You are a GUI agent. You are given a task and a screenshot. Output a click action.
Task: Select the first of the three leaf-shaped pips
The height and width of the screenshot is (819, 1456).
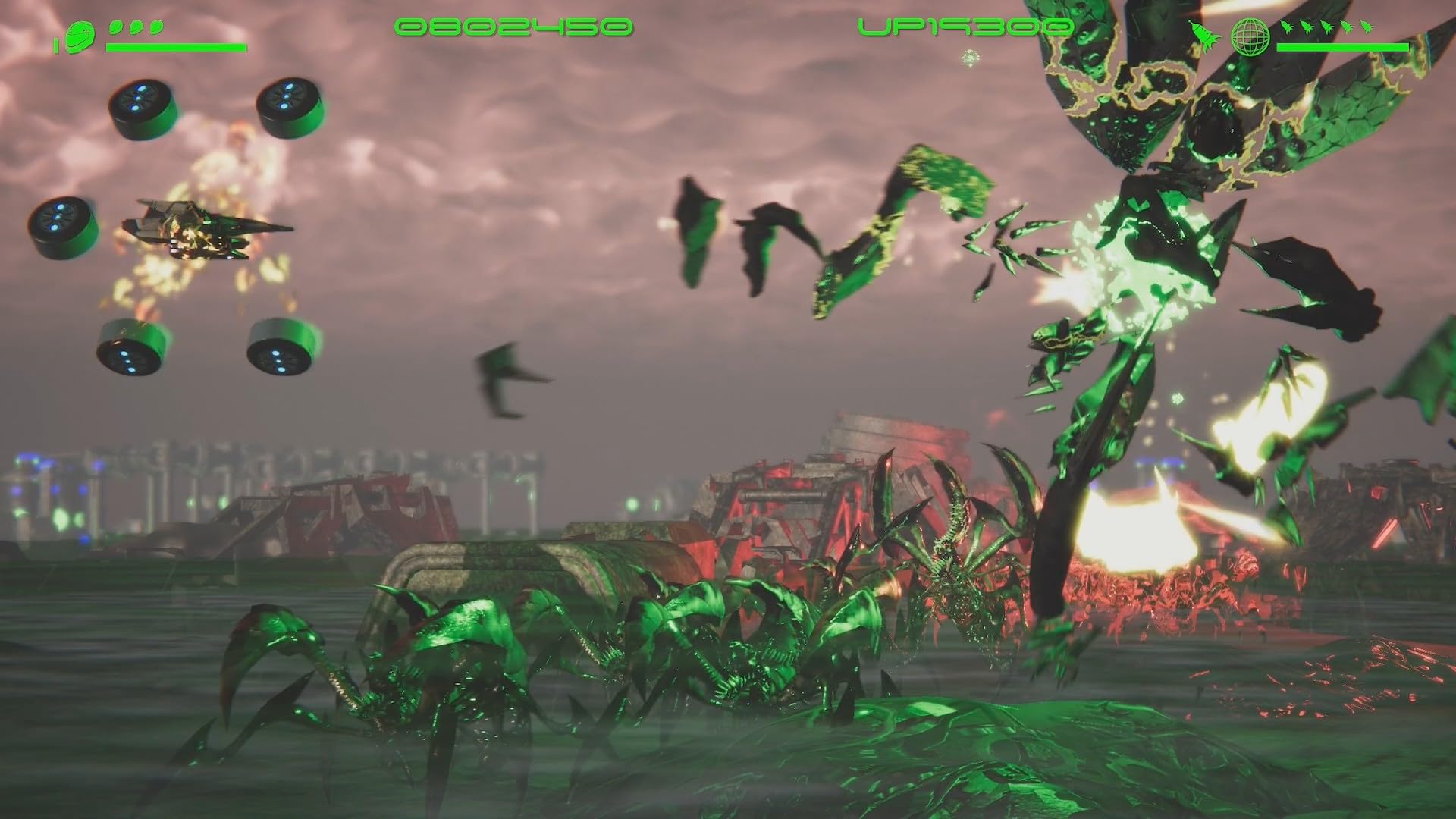[x=115, y=26]
